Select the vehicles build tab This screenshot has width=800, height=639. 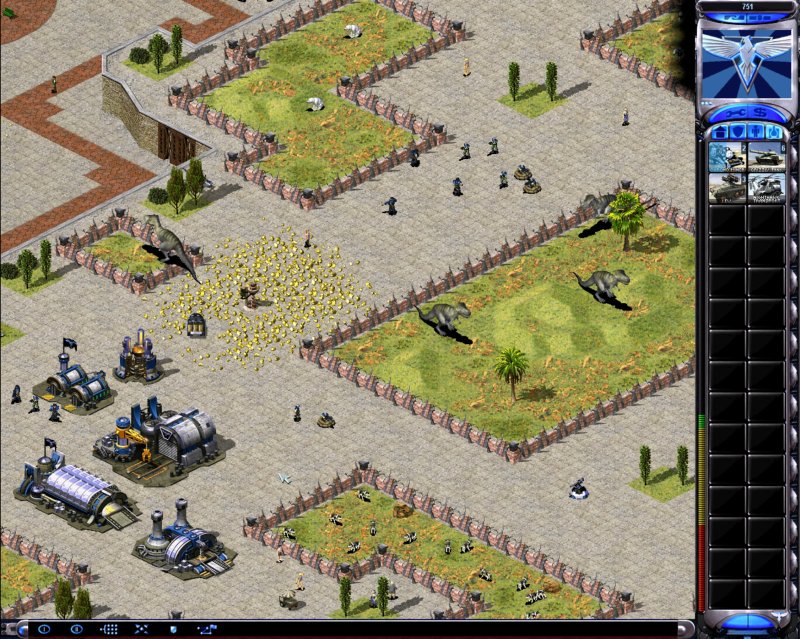pos(774,131)
